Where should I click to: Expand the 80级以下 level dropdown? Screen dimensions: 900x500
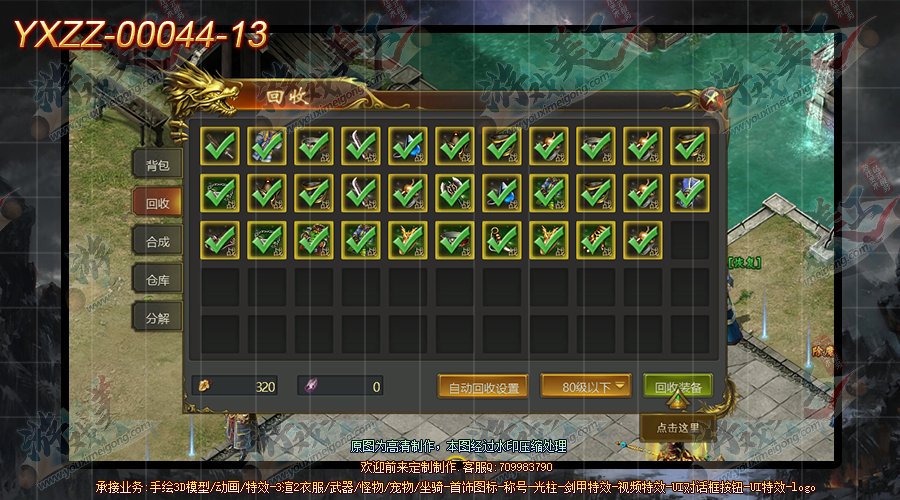coord(586,386)
